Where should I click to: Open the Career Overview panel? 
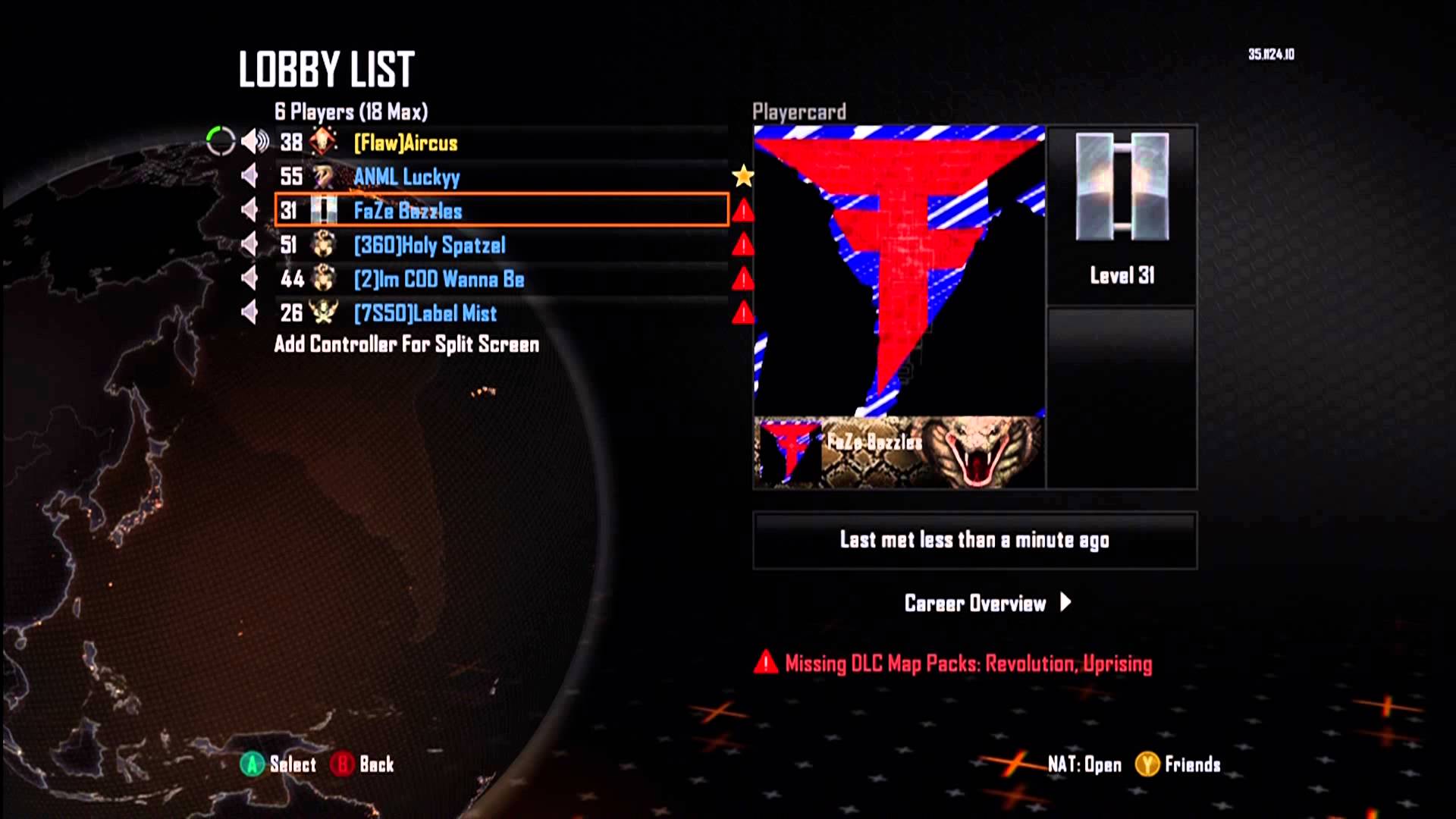coord(987,604)
